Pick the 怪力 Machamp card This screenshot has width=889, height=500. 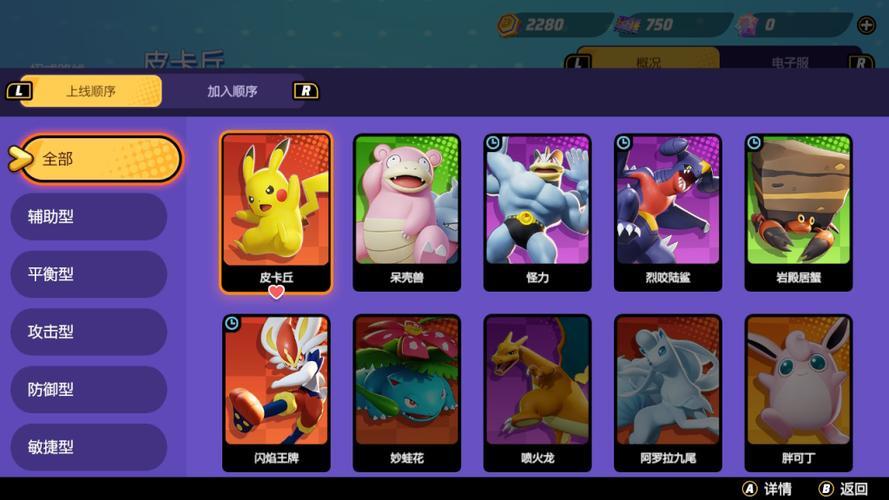click(537, 212)
